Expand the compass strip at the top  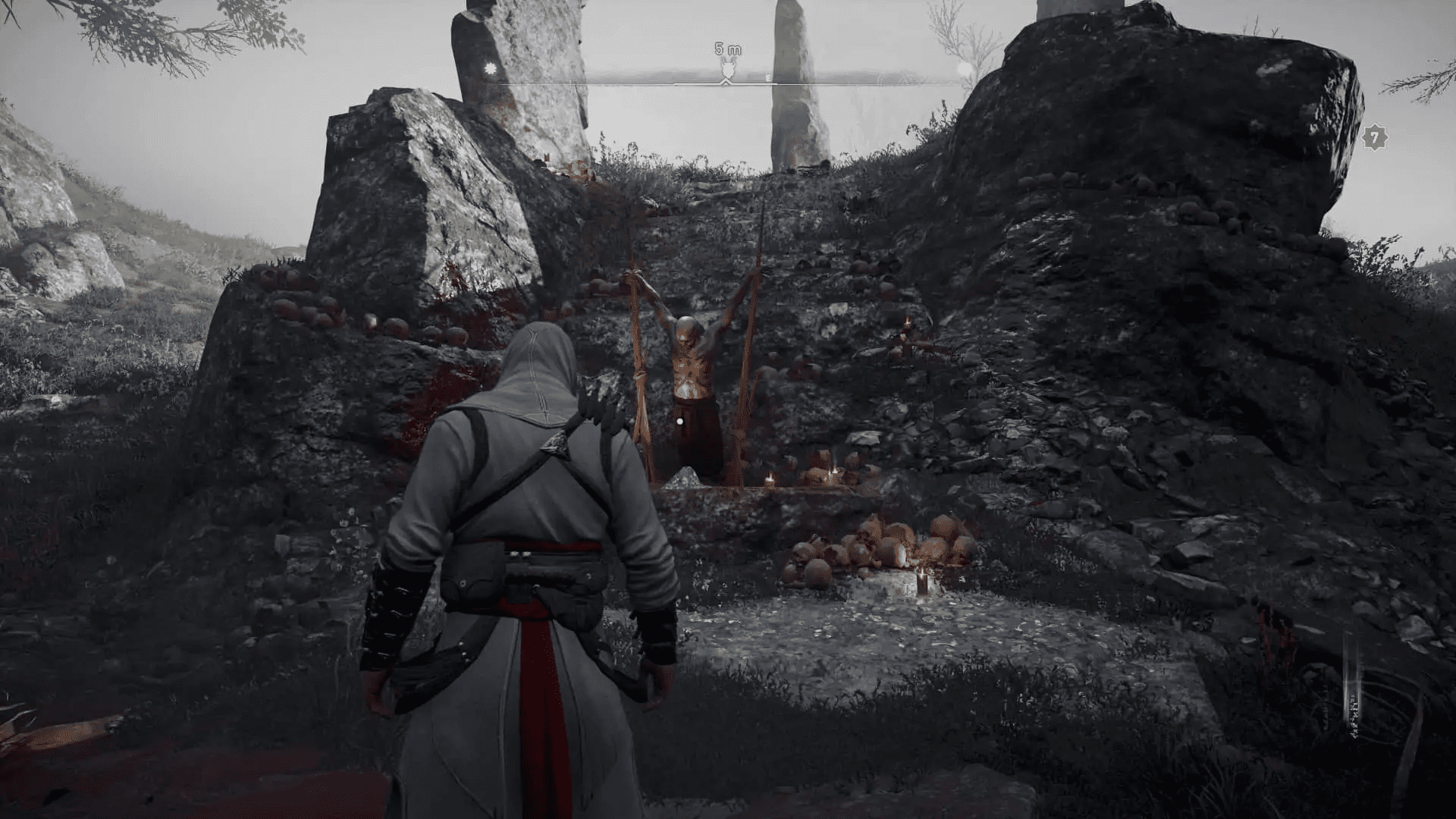[728, 80]
